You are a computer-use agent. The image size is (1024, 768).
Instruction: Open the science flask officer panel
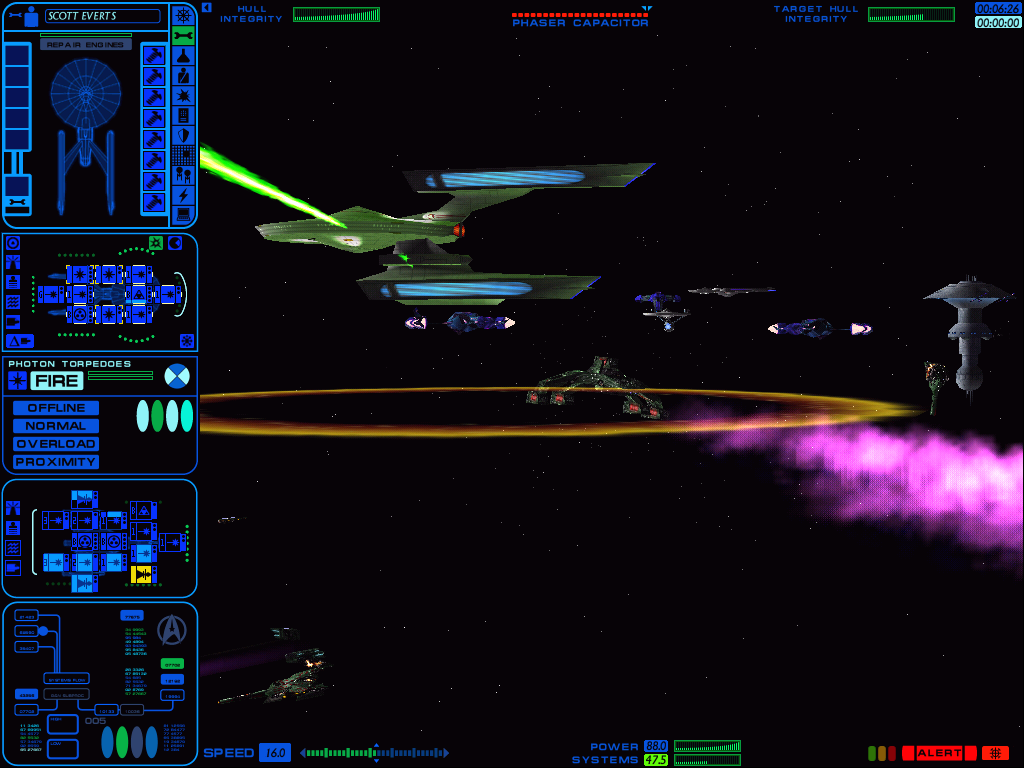pos(183,56)
